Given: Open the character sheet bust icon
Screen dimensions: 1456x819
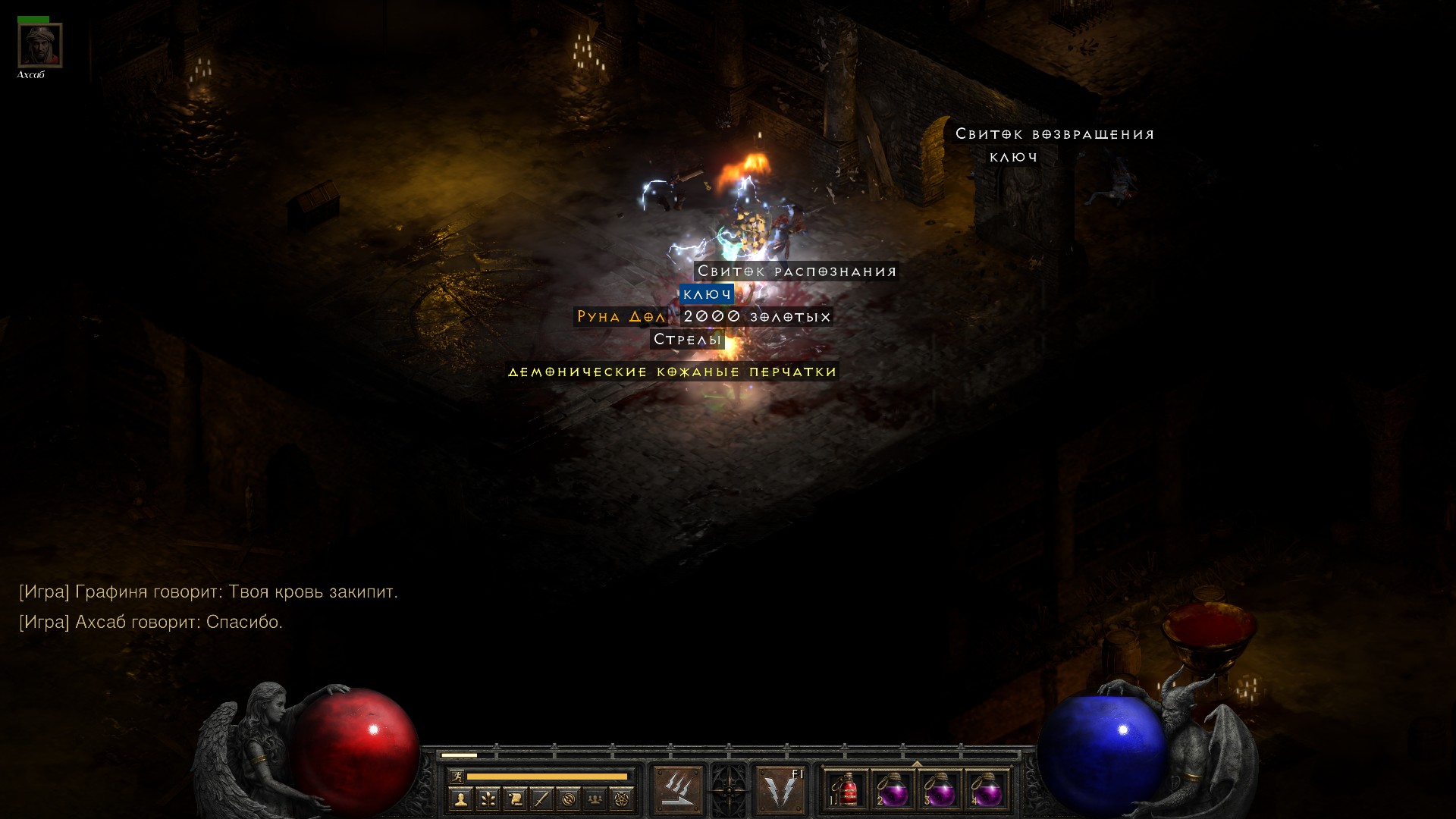Looking at the screenshot, I should coord(460,799).
